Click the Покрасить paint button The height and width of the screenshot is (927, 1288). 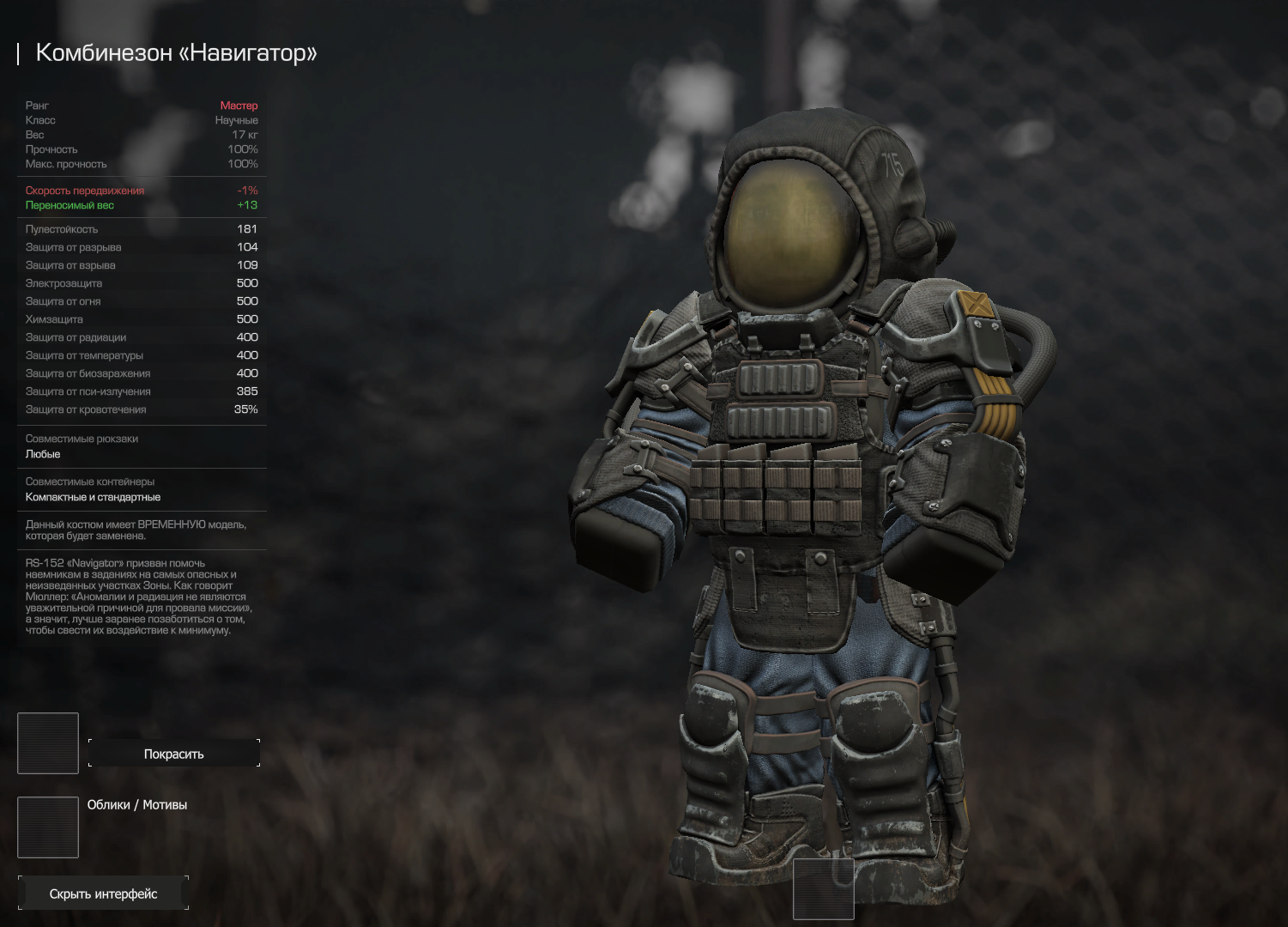pos(173,754)
